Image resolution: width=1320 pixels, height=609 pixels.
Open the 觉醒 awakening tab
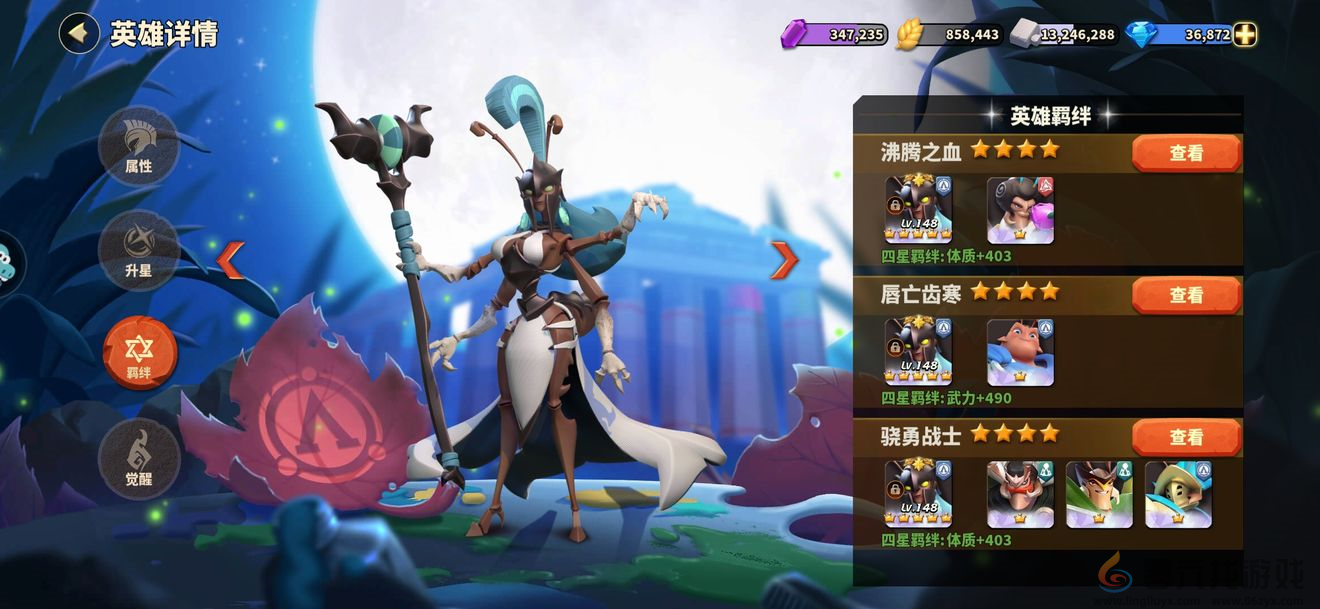(x=139, y=458)
